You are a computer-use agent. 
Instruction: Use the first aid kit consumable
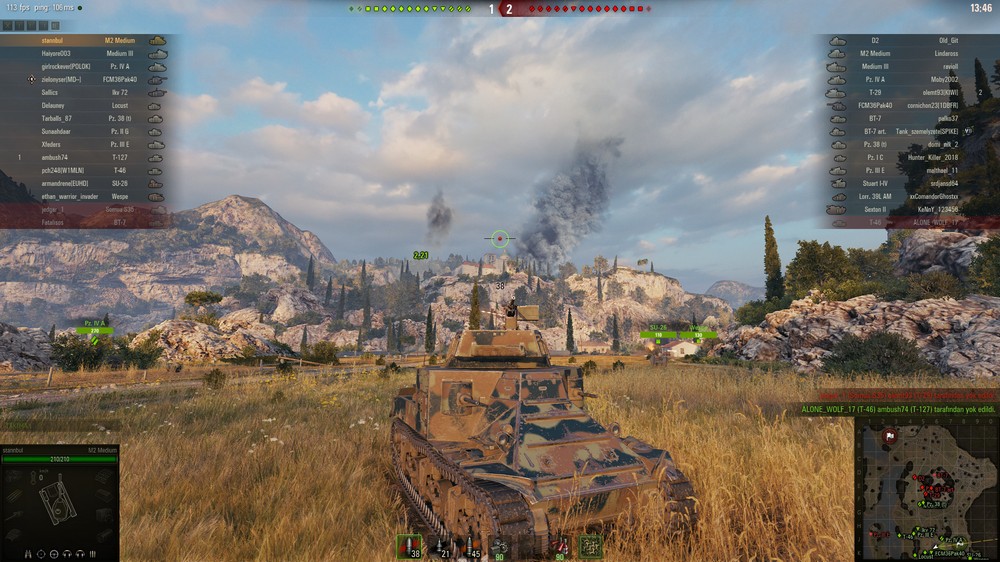[x=561, y=546]
